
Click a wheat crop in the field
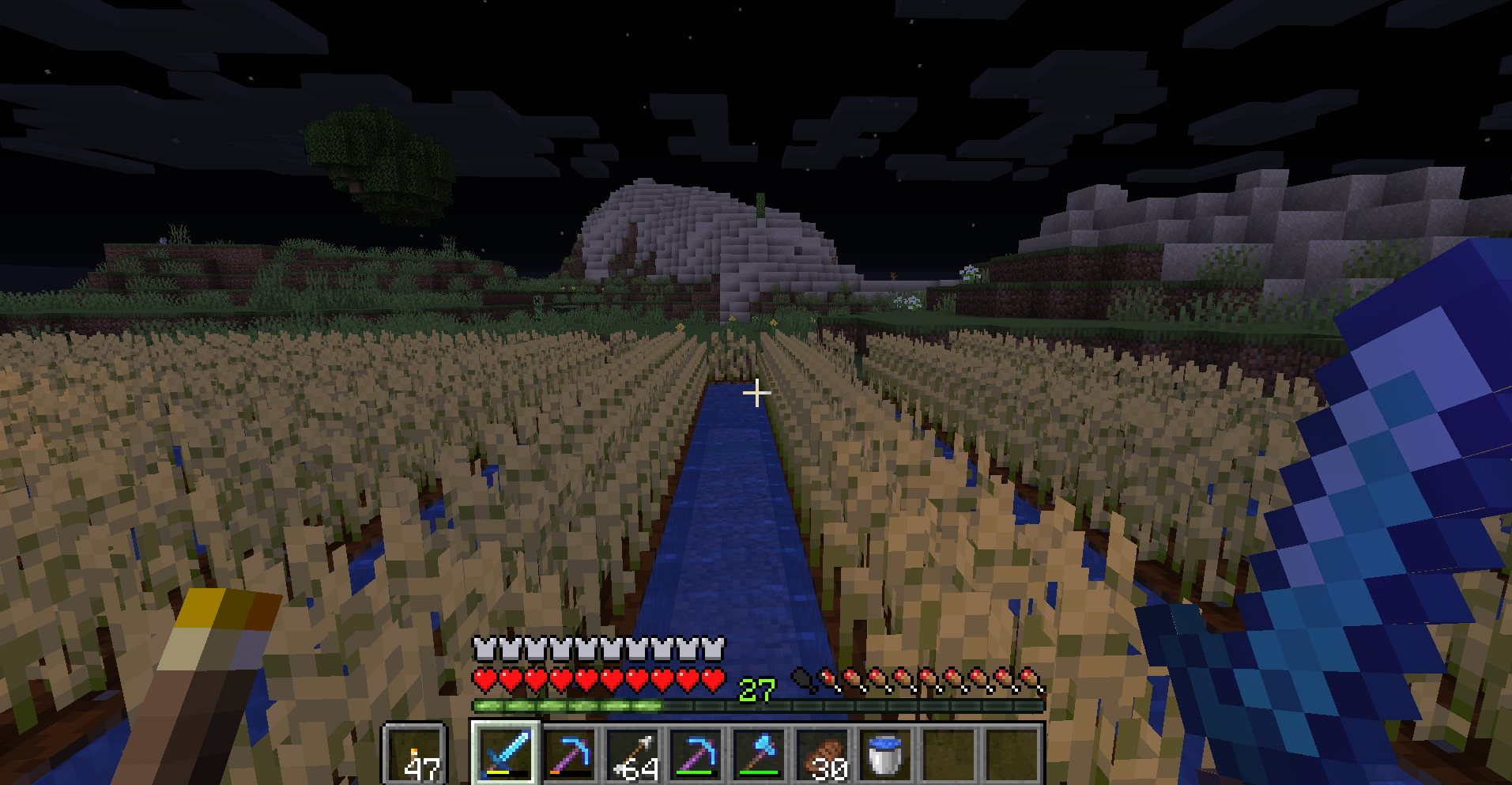click(x=356, y=490)
